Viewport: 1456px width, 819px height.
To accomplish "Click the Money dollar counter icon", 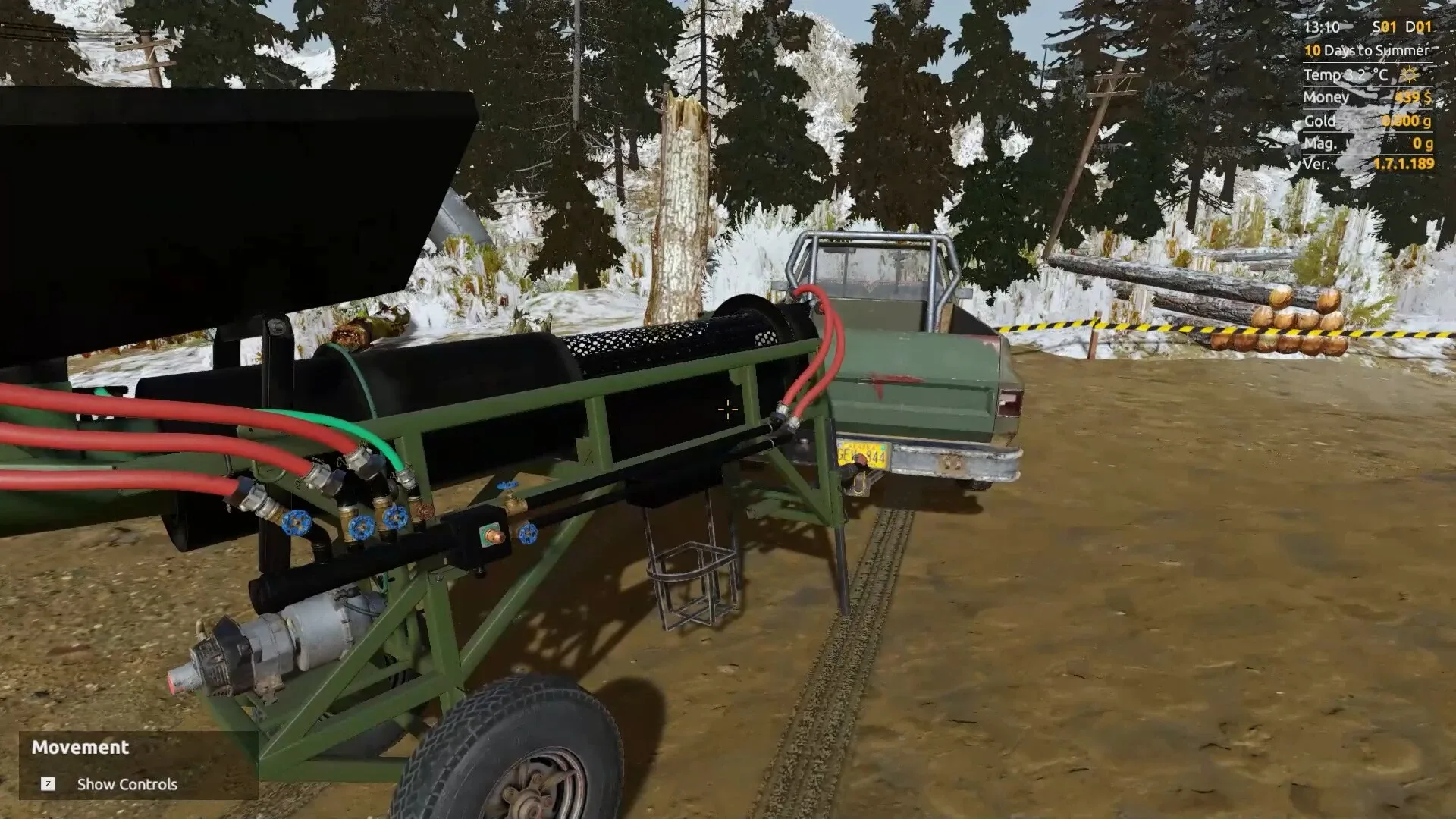I will (1412, 98).
